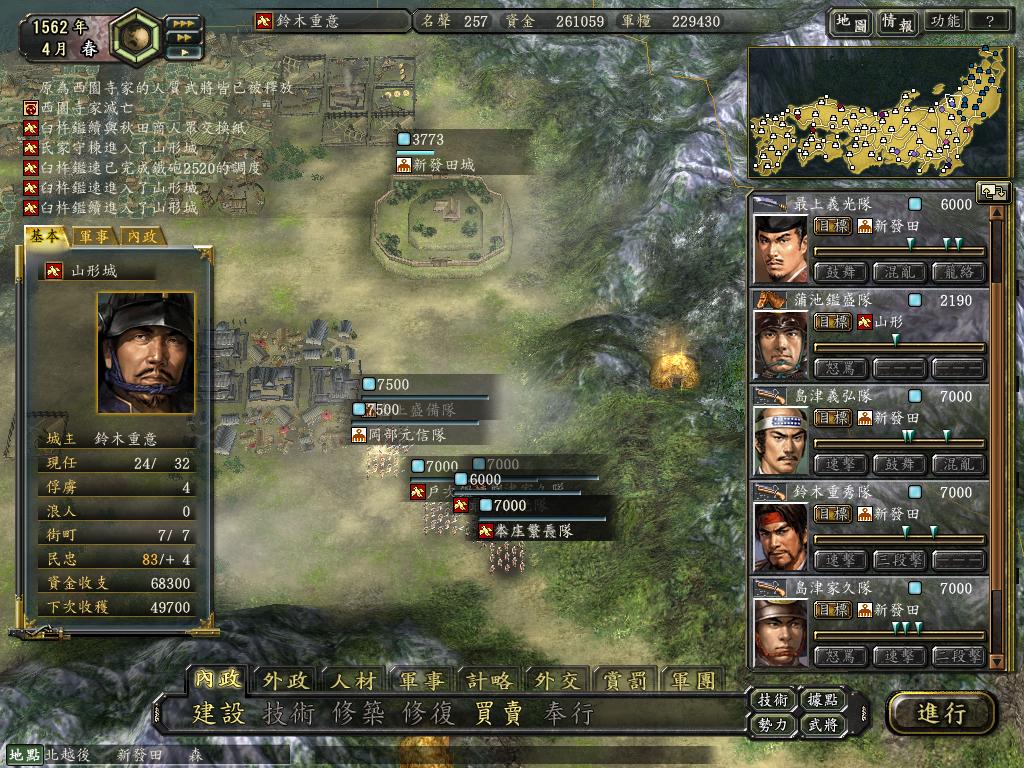Open the 賞罰 command tab

(x=626, y=681)
